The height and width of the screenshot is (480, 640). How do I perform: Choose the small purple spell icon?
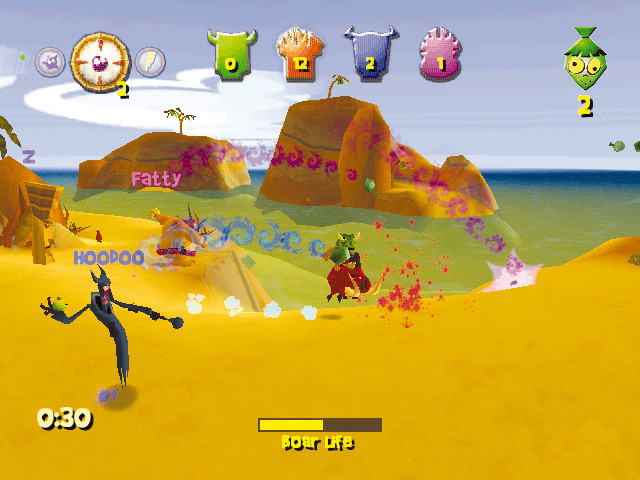[x=50, y=63]
